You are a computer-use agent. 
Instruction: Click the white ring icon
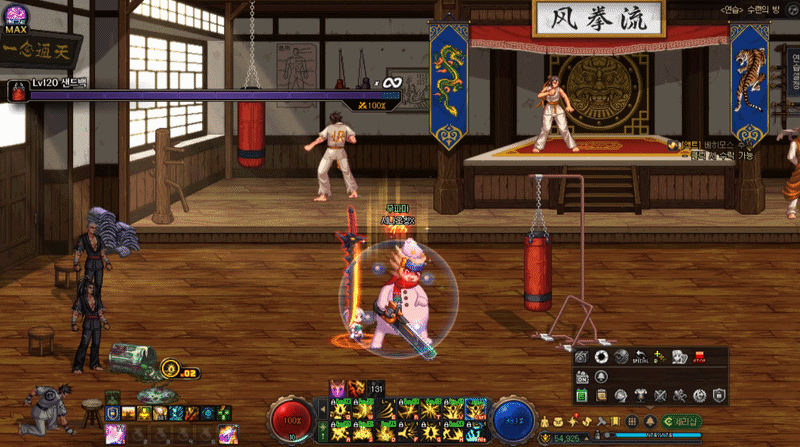coord(601,357)
